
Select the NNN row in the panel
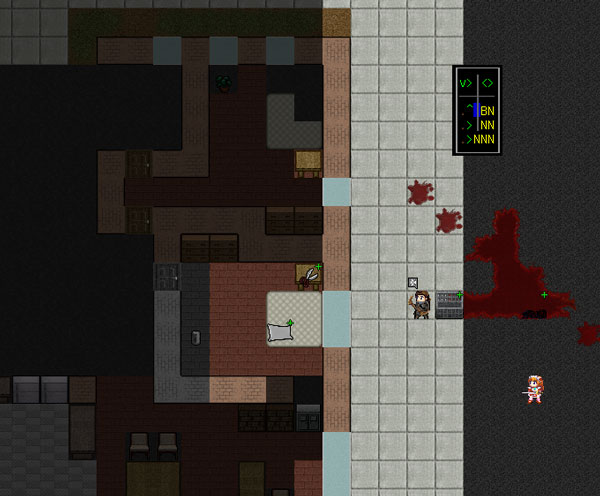coord(484,139)
